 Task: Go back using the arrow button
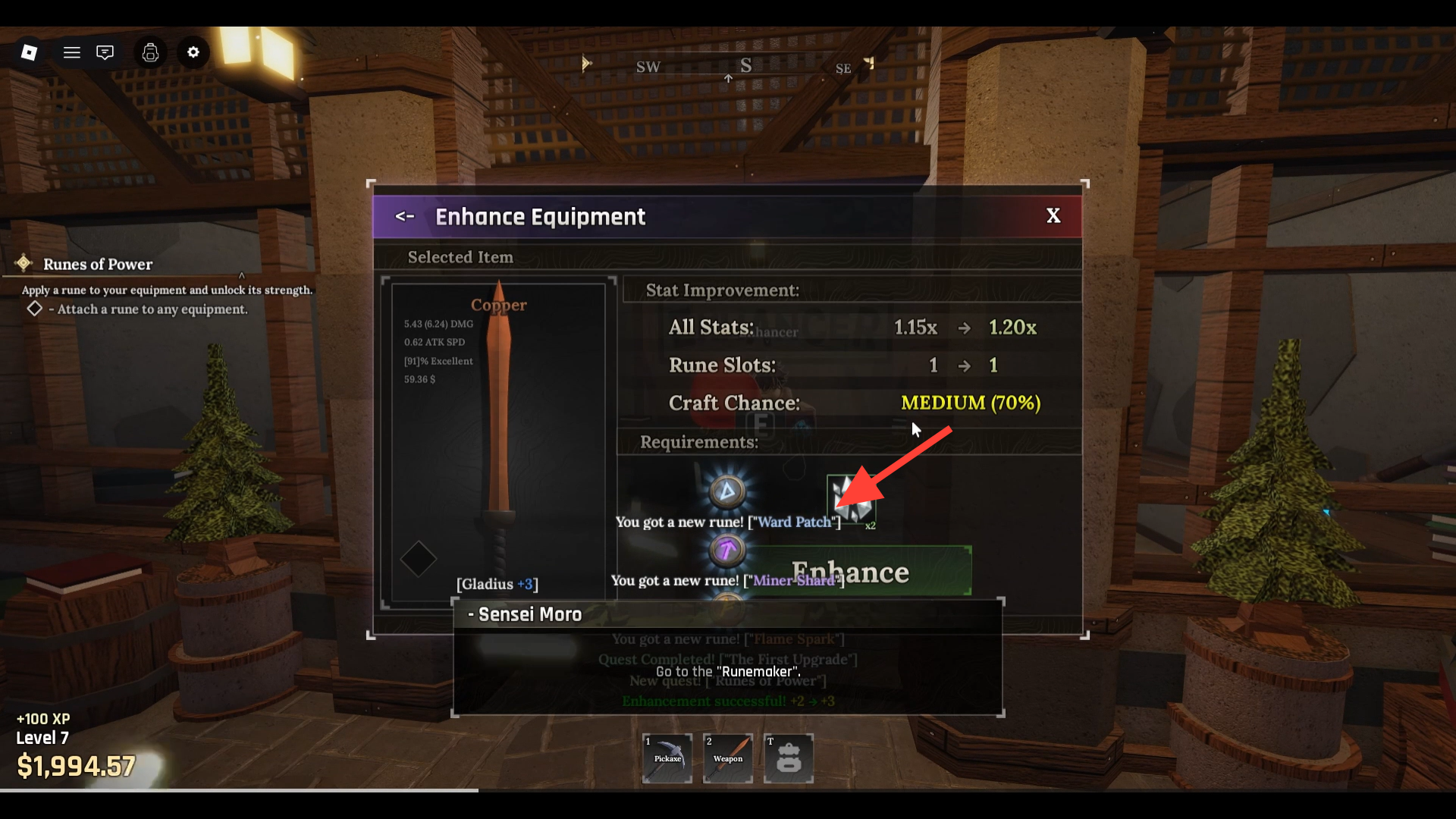[x=405, y=217]
